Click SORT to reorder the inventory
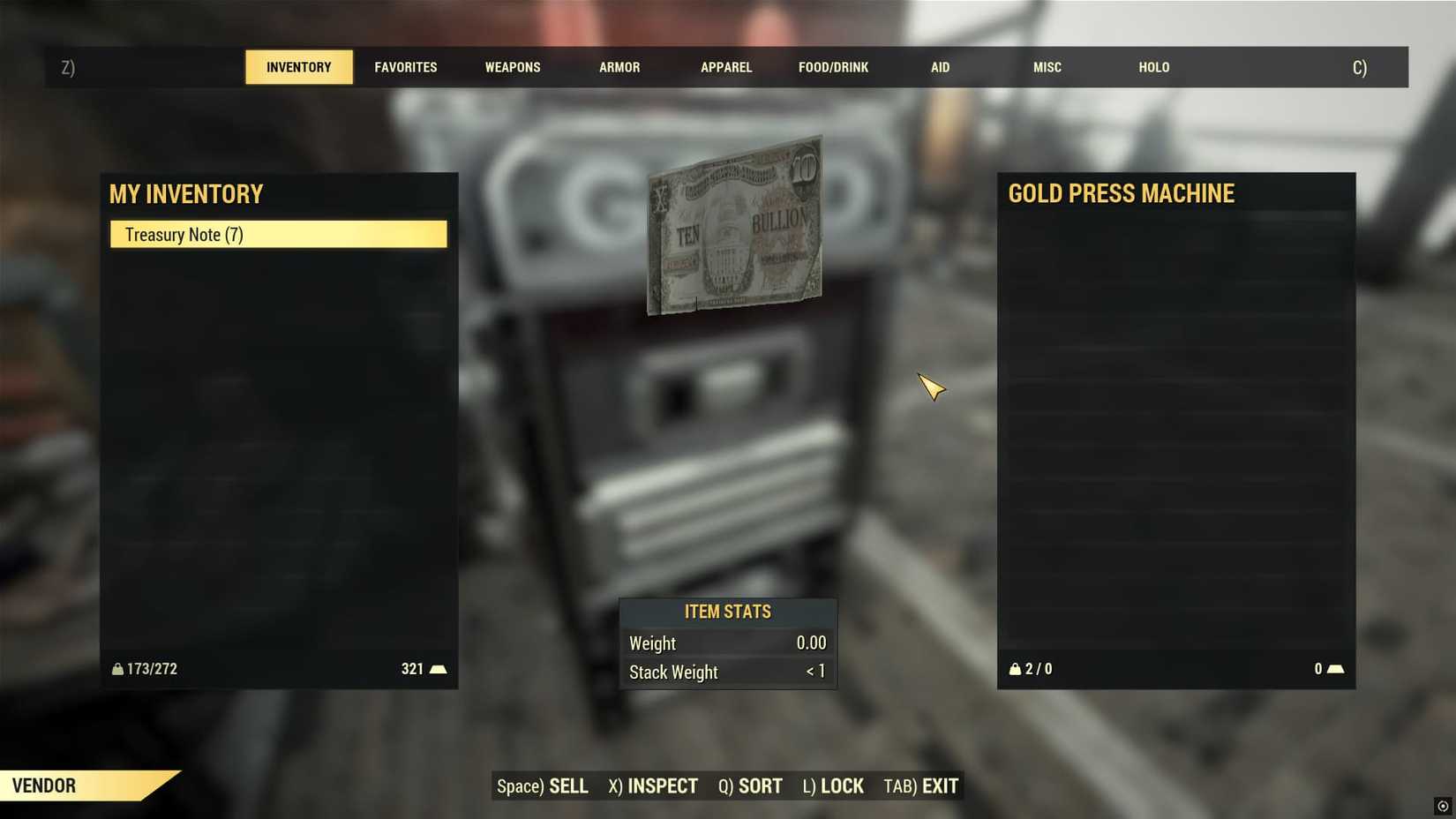 [x=749, y=785]
